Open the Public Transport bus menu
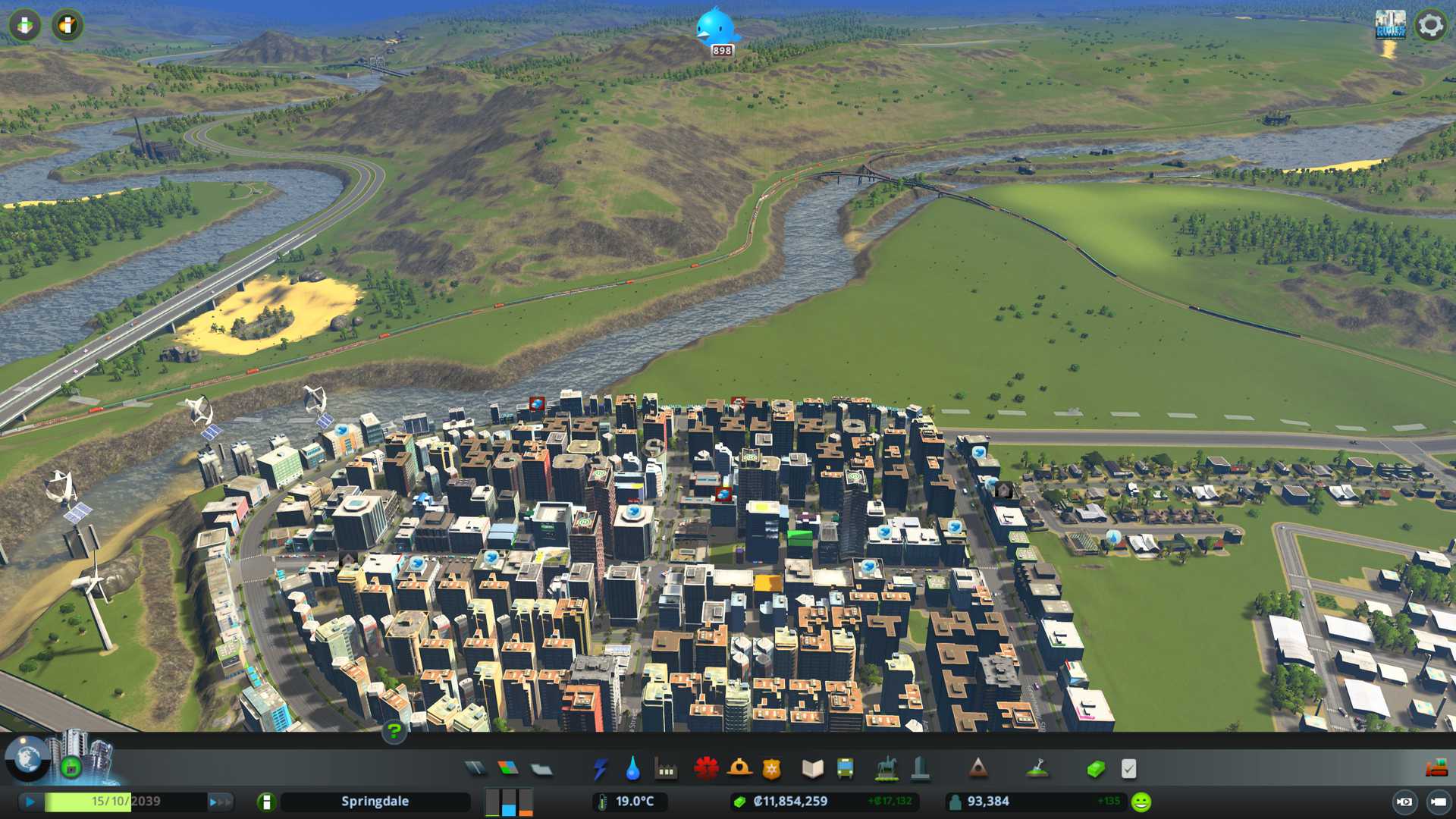 pos(845,769)
